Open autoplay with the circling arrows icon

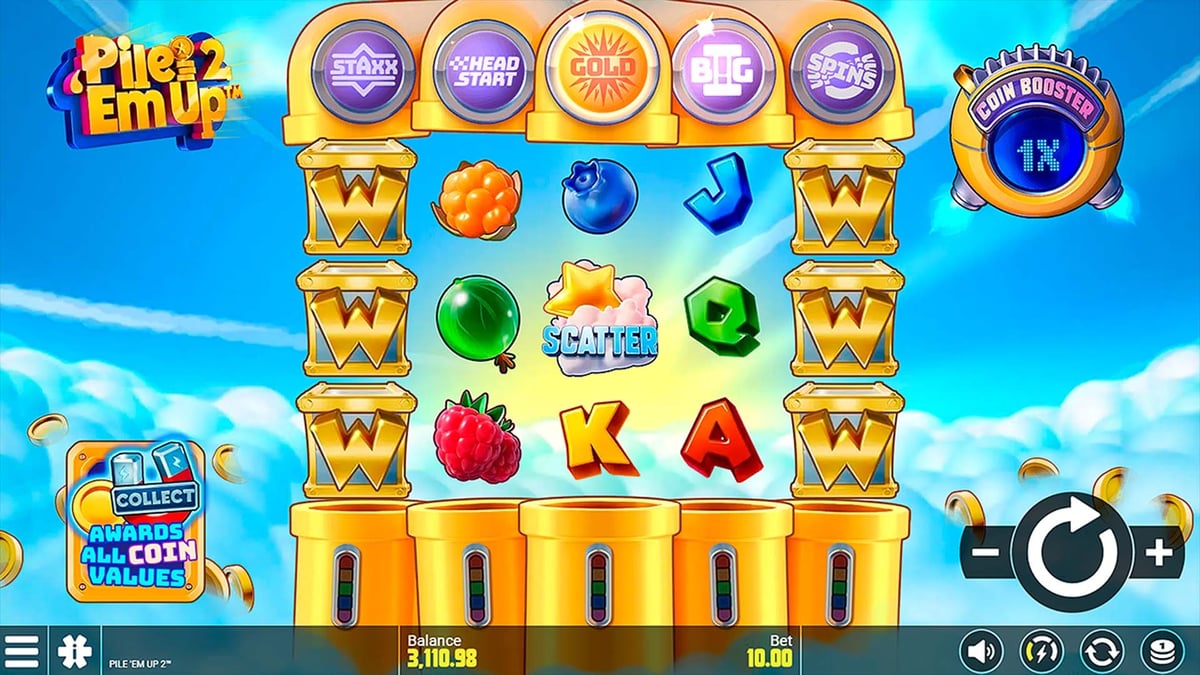pyautogui.click(x=1101, y=652)
